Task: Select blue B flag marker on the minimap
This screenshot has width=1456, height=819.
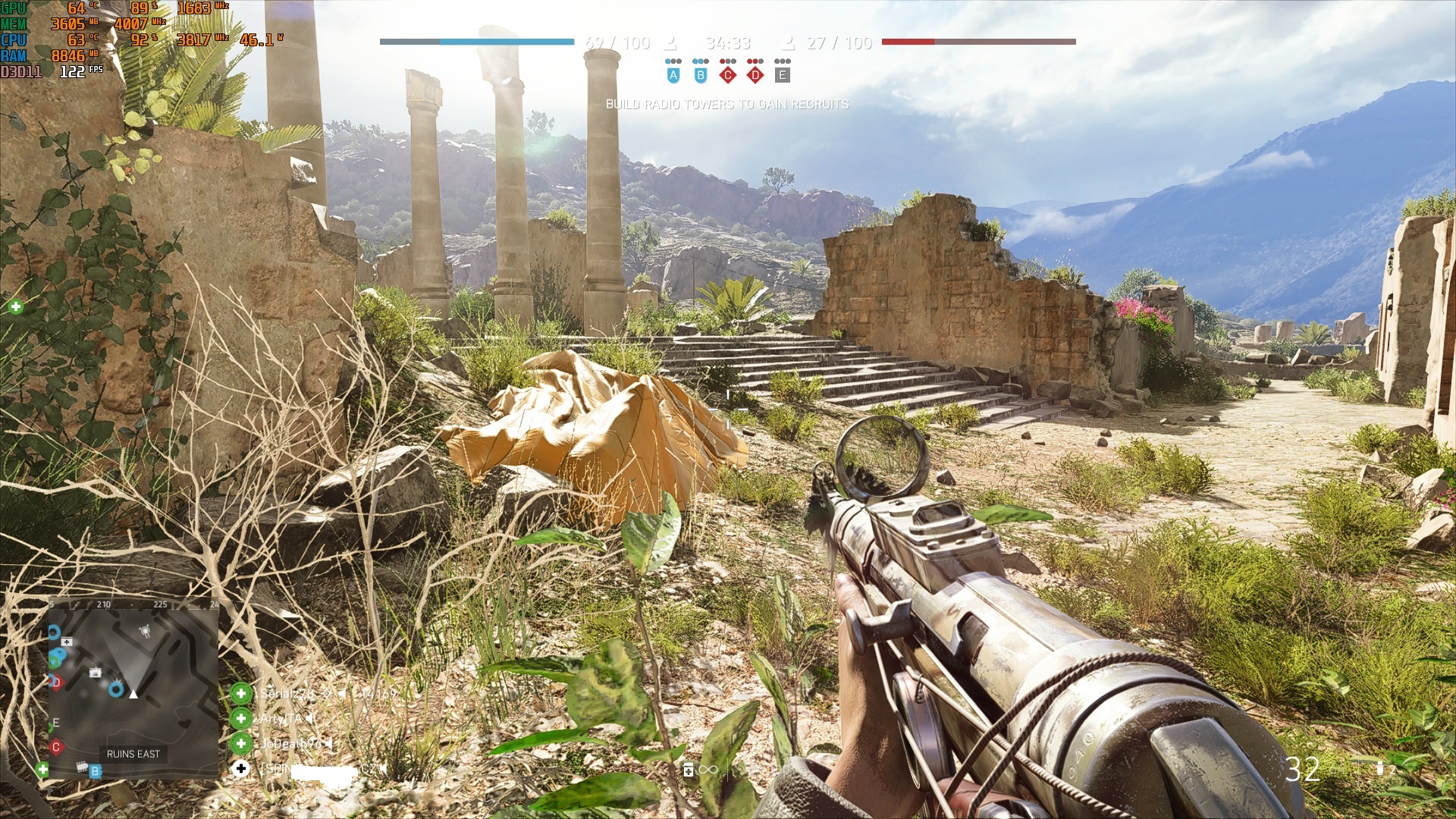Action: [95, 771]
